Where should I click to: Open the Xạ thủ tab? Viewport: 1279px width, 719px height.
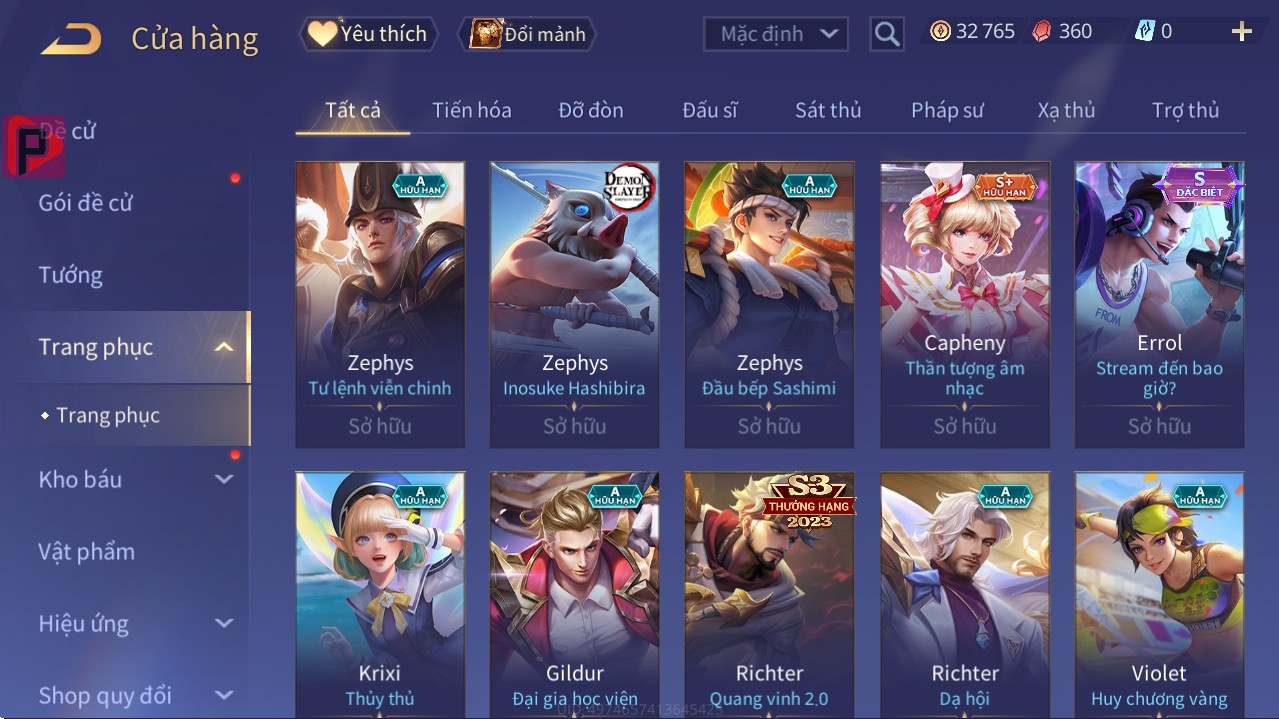point(1066,110)
